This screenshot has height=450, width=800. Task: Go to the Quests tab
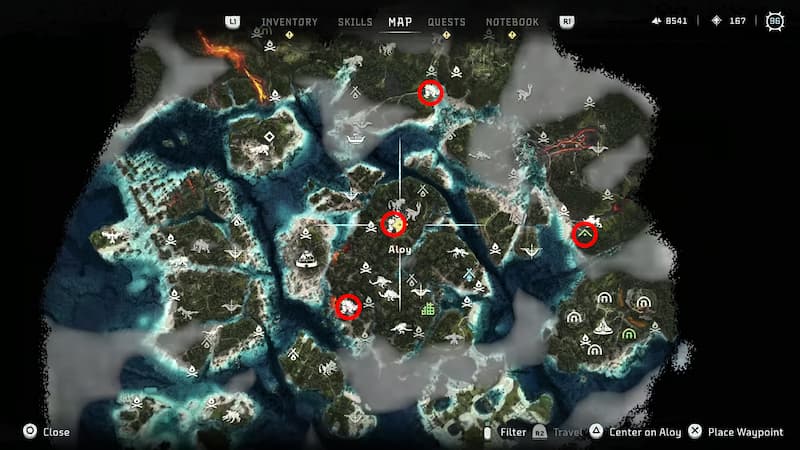tap(446, 22)
